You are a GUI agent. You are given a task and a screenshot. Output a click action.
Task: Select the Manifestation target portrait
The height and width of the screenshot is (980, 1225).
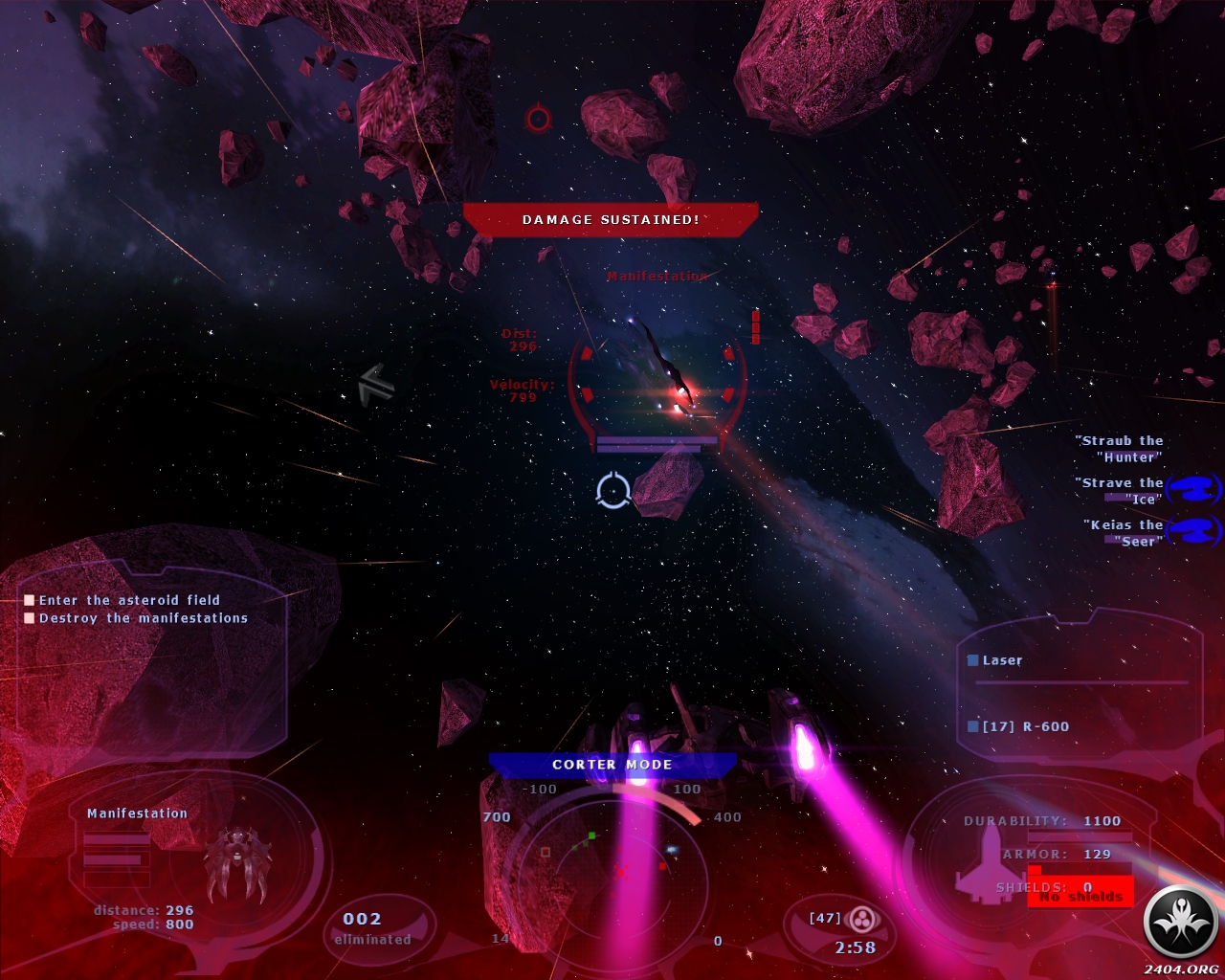point(237,863)
